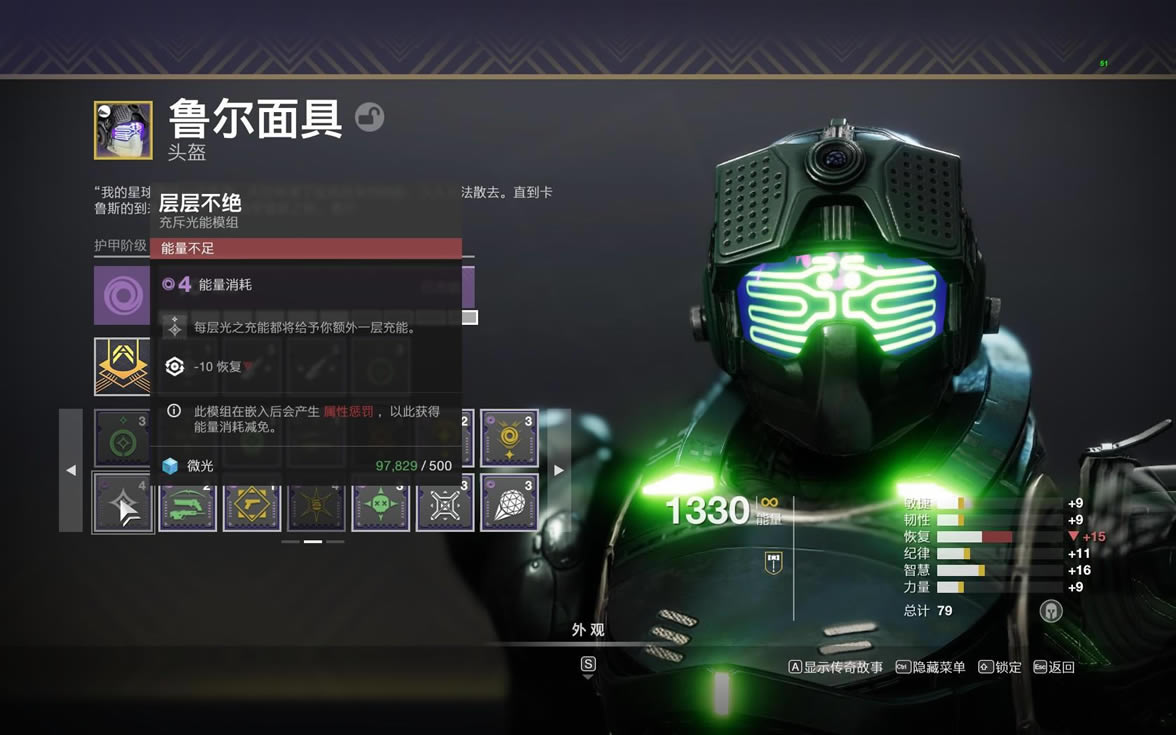Choose the white geodesic orb mod
1176x735 pixels.
pyautogui.click(x=509, y=502)
